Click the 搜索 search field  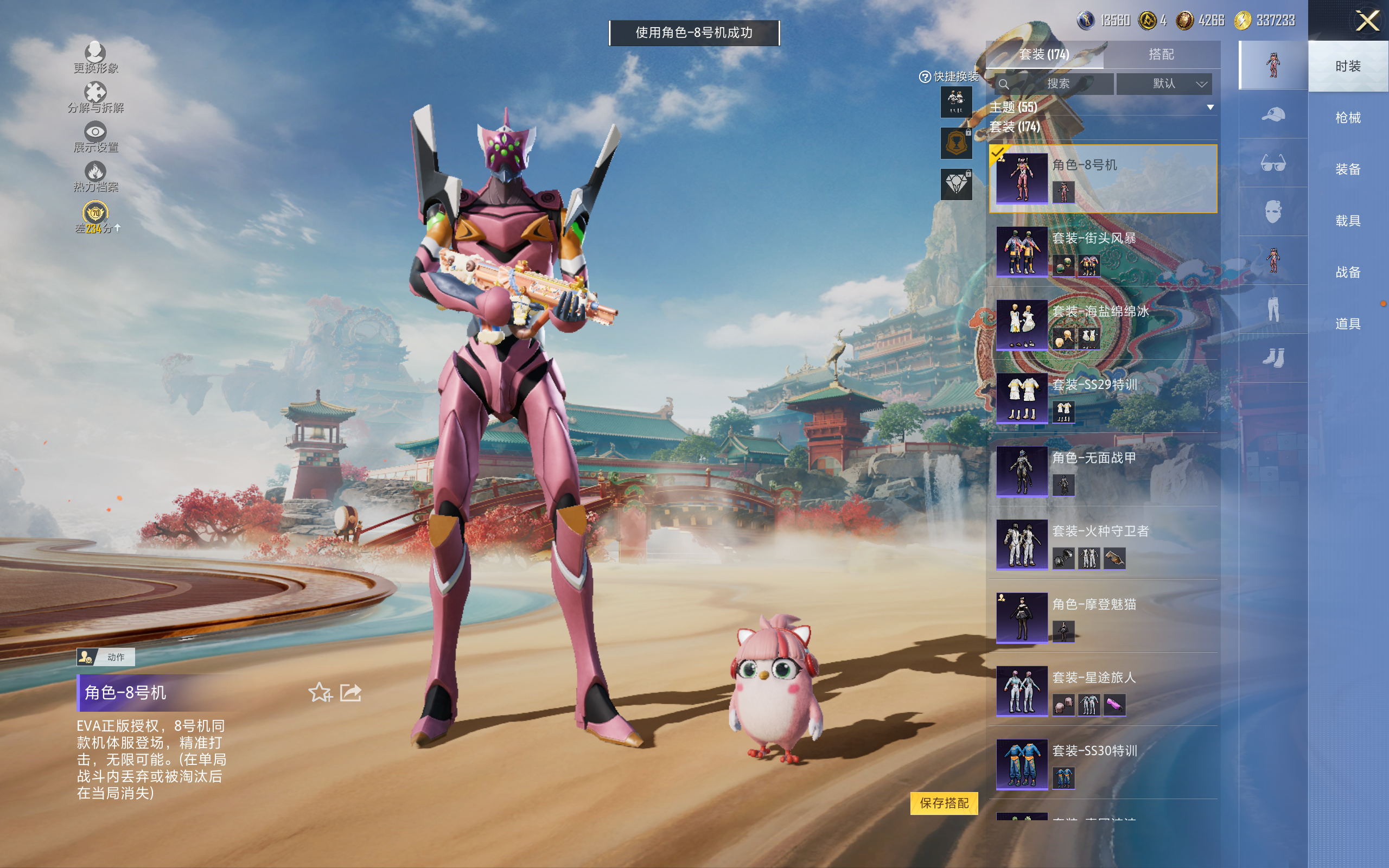coord(1054,84)
